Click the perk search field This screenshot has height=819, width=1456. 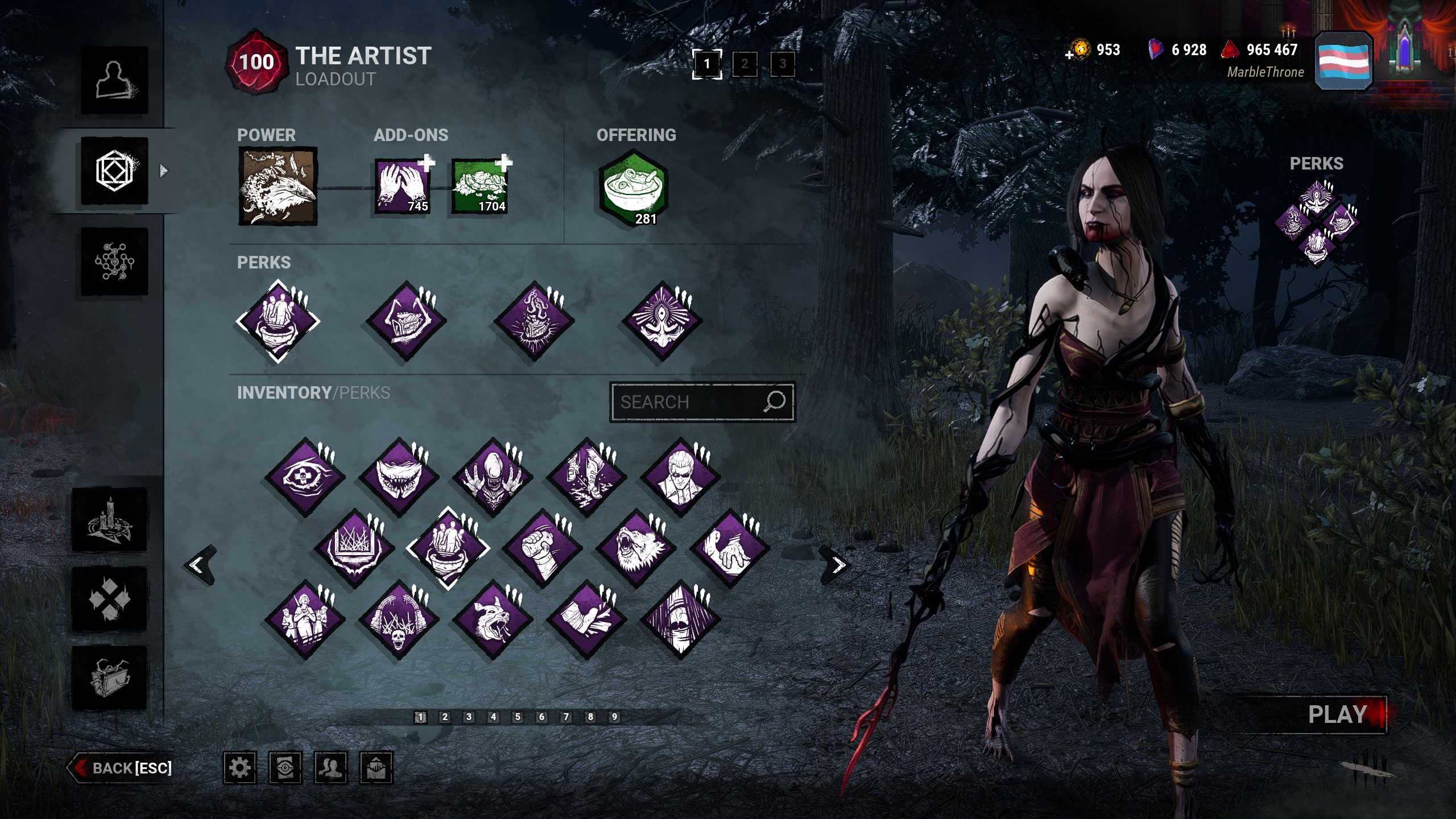point(688,402)
